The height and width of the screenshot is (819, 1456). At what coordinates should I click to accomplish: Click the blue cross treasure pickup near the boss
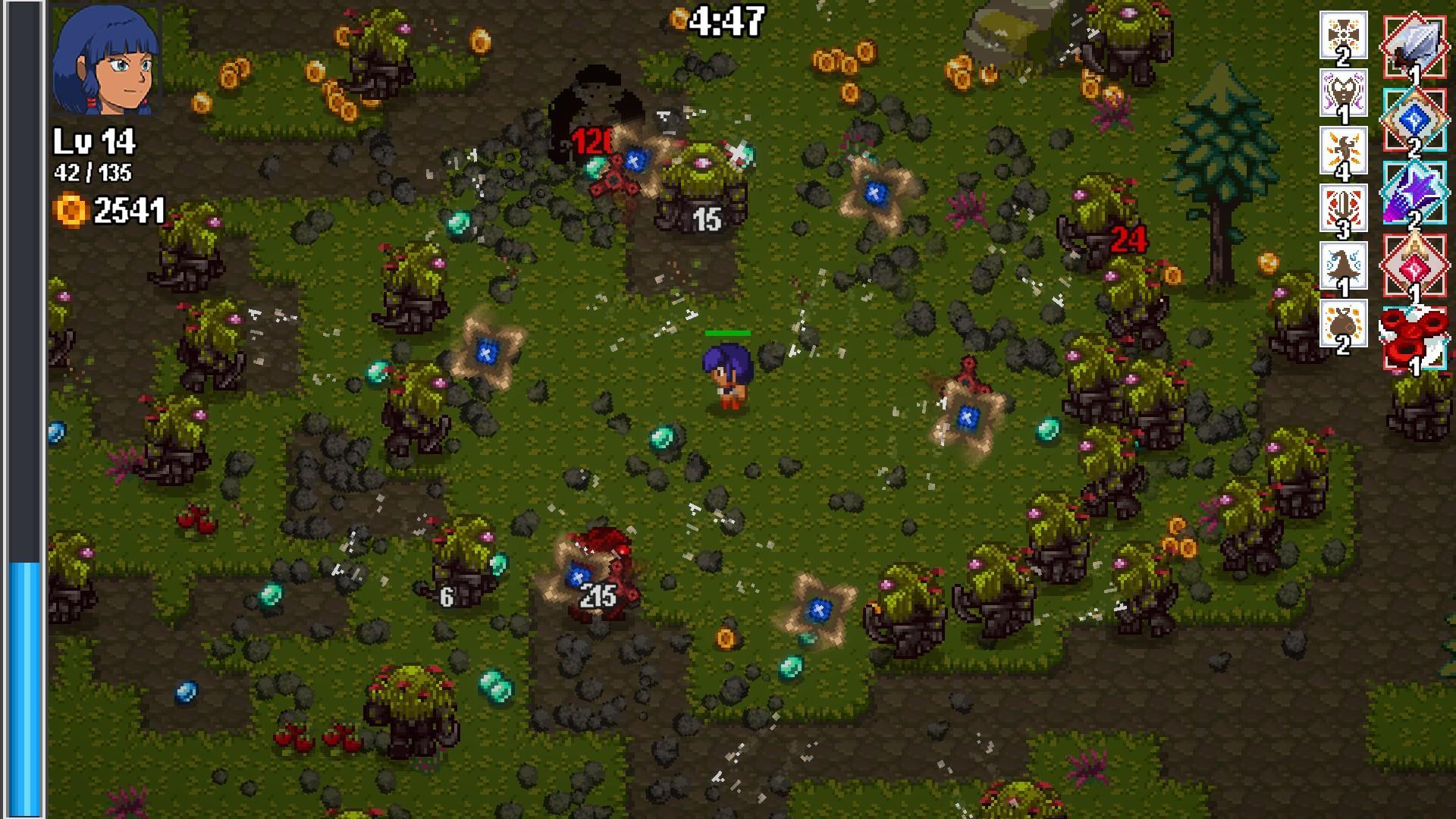[634, 160]
